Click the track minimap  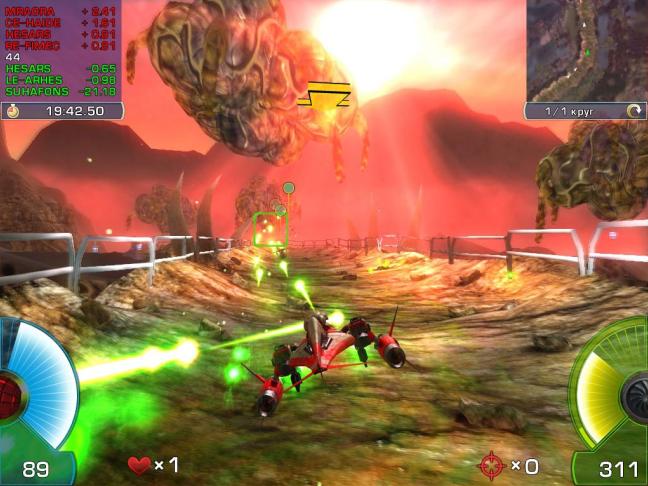[586, 48]
